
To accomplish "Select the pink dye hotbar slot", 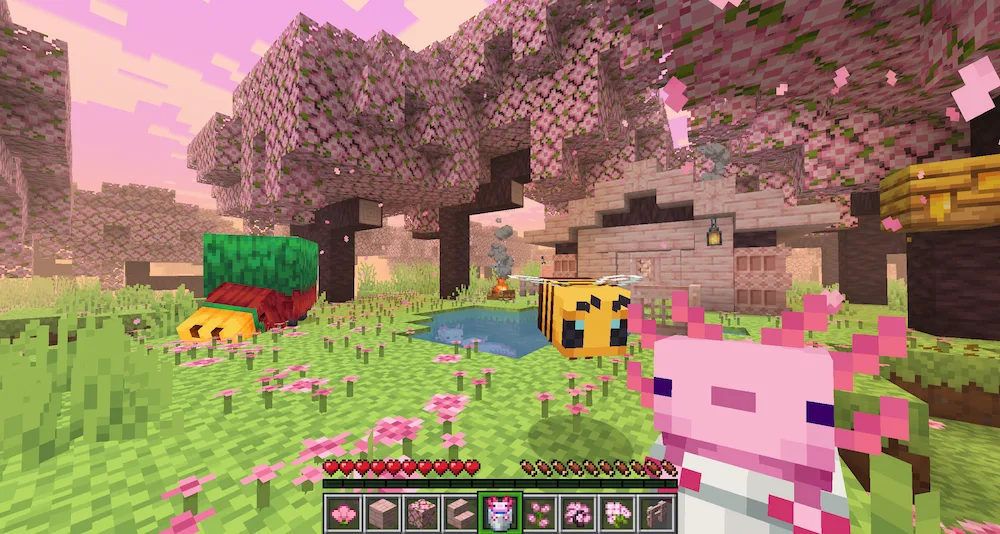I will pyautogui.click(x=343, y=513).
